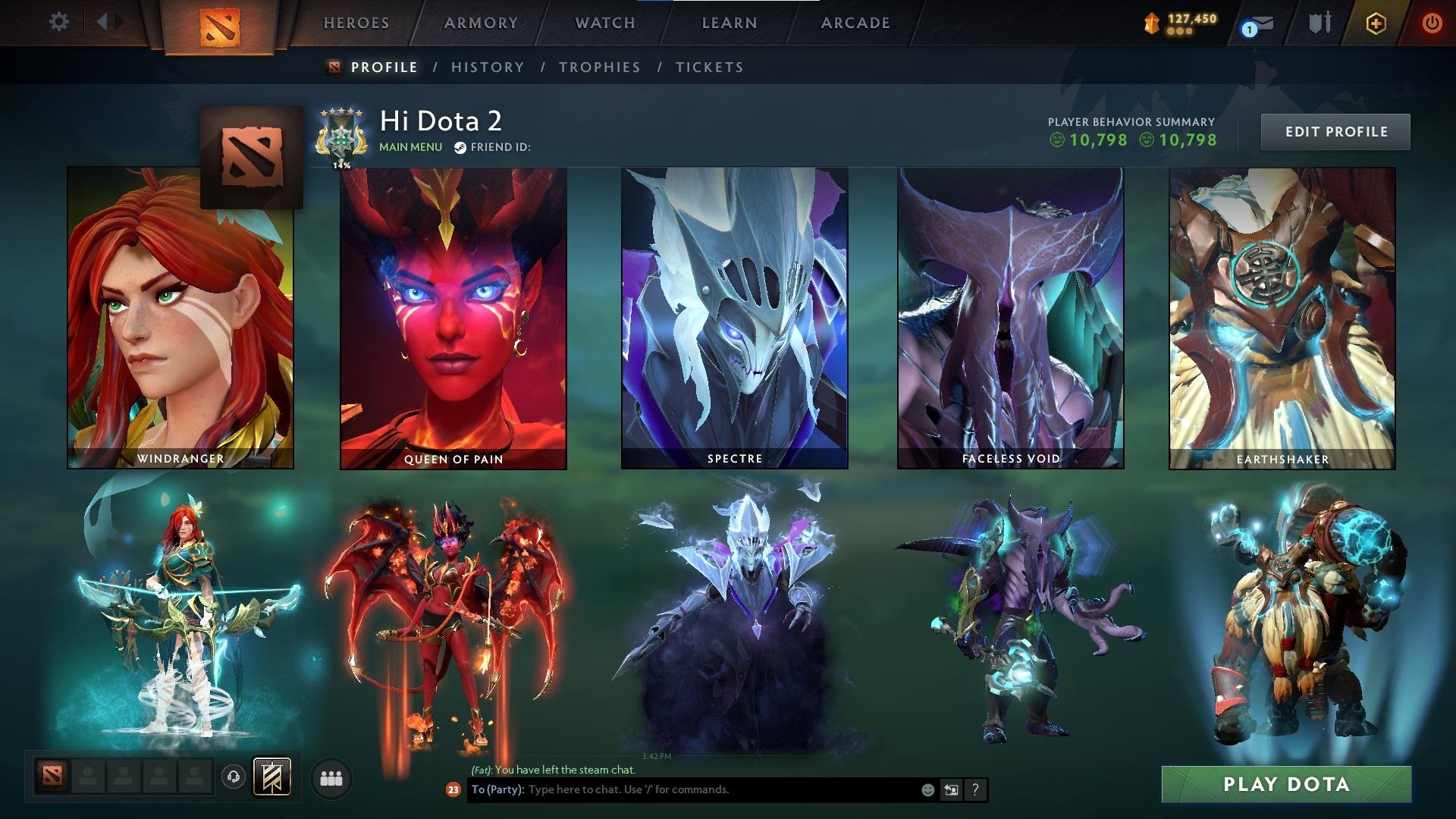The image size is (1456, 819).
Task: Switch to the HISTORY tab
Action: pyautogui.click(x=487, y=67)
